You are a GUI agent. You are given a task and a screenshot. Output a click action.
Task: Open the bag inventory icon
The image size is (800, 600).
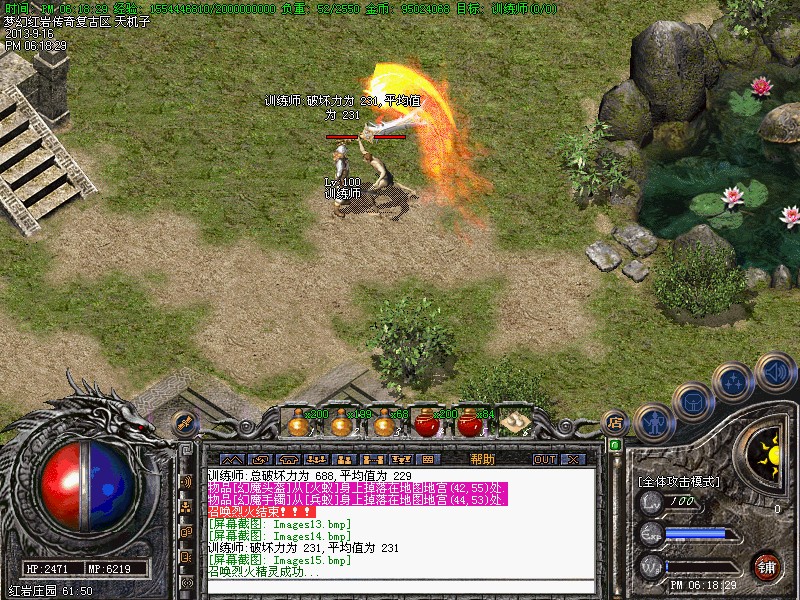(x=693, y=402)
